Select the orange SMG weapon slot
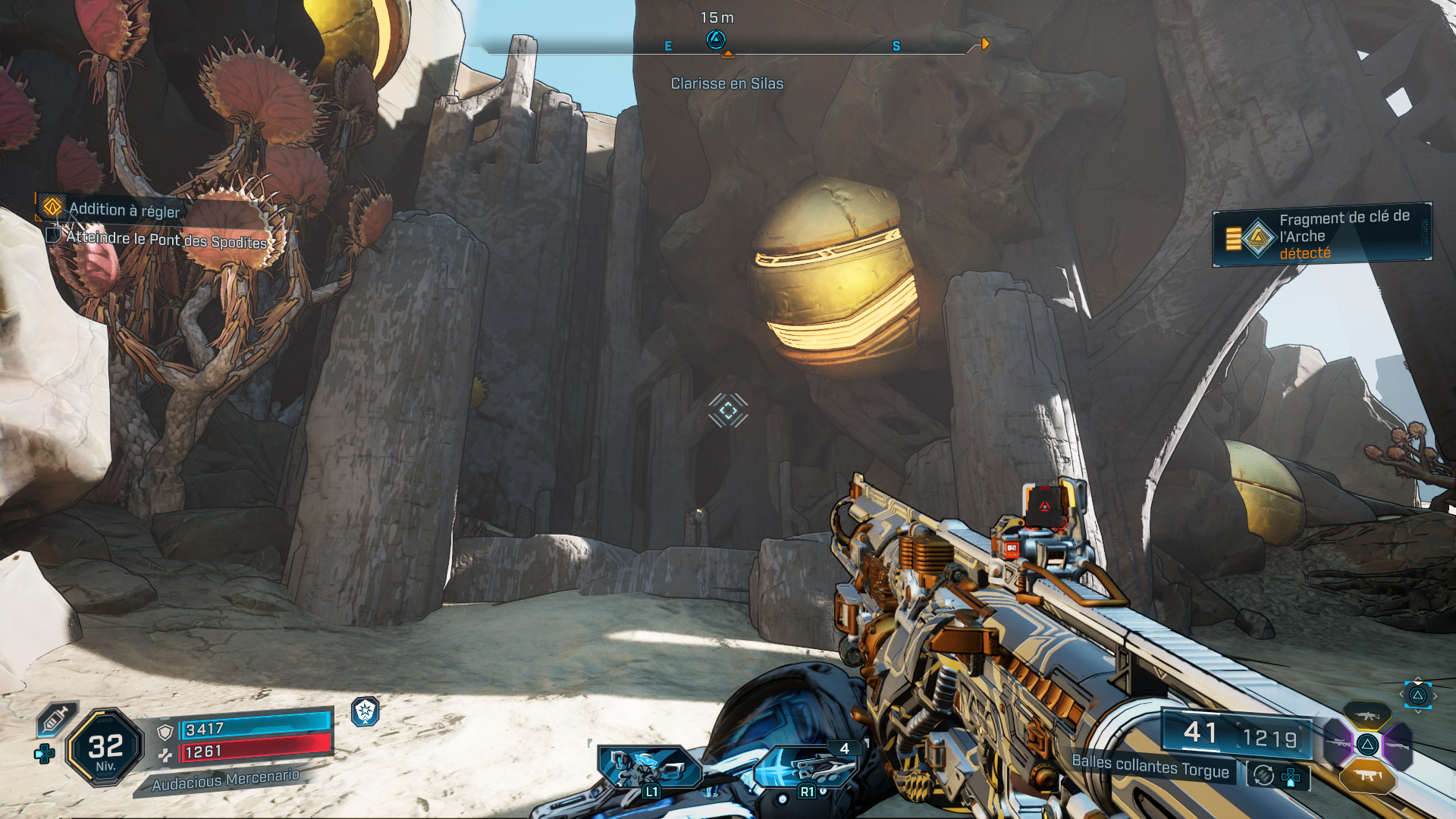This screenshot has height=819, width=1456. coord(1367,775)
